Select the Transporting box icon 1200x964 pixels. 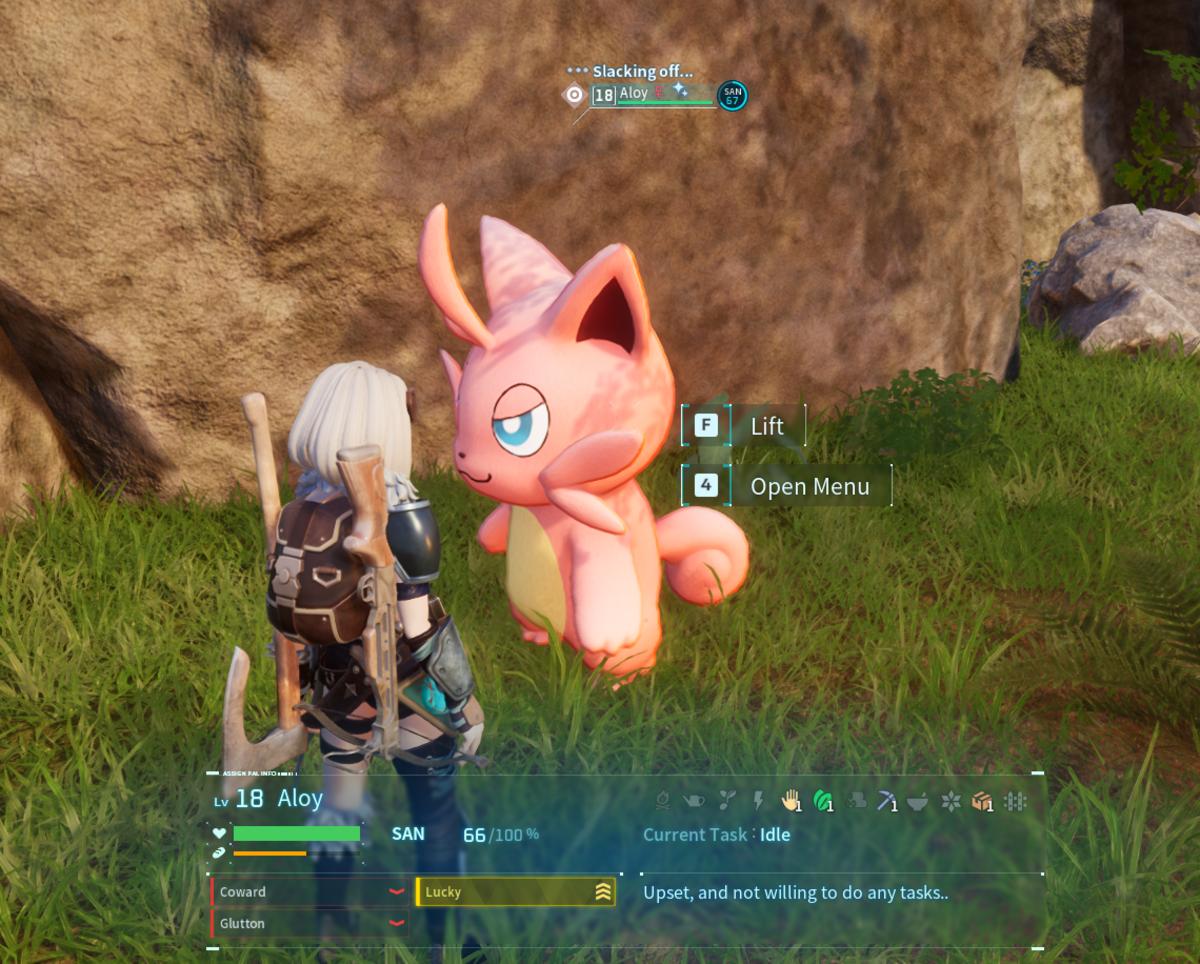click(982, 801)
